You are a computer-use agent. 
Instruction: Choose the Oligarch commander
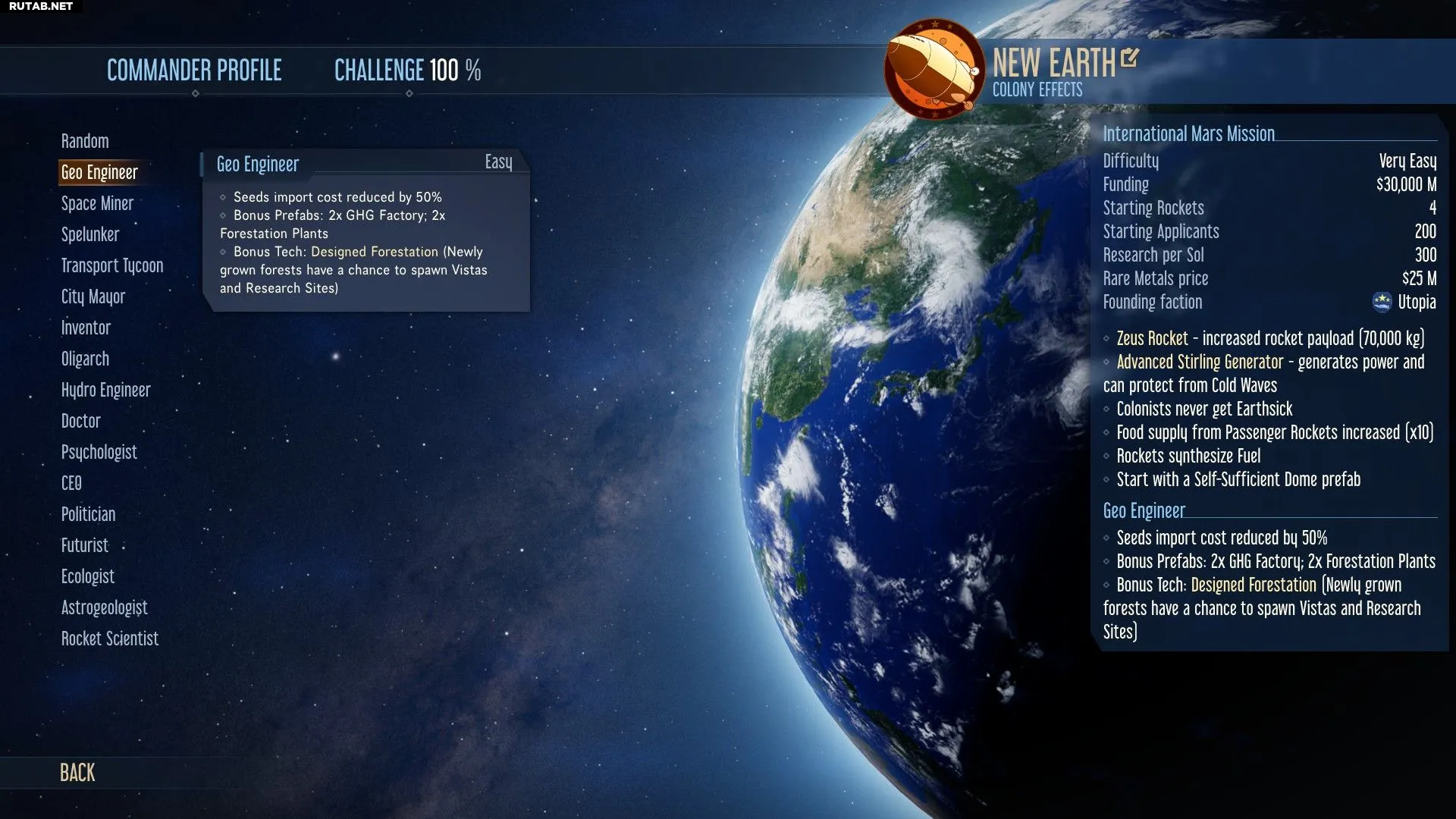pos(85,359)
